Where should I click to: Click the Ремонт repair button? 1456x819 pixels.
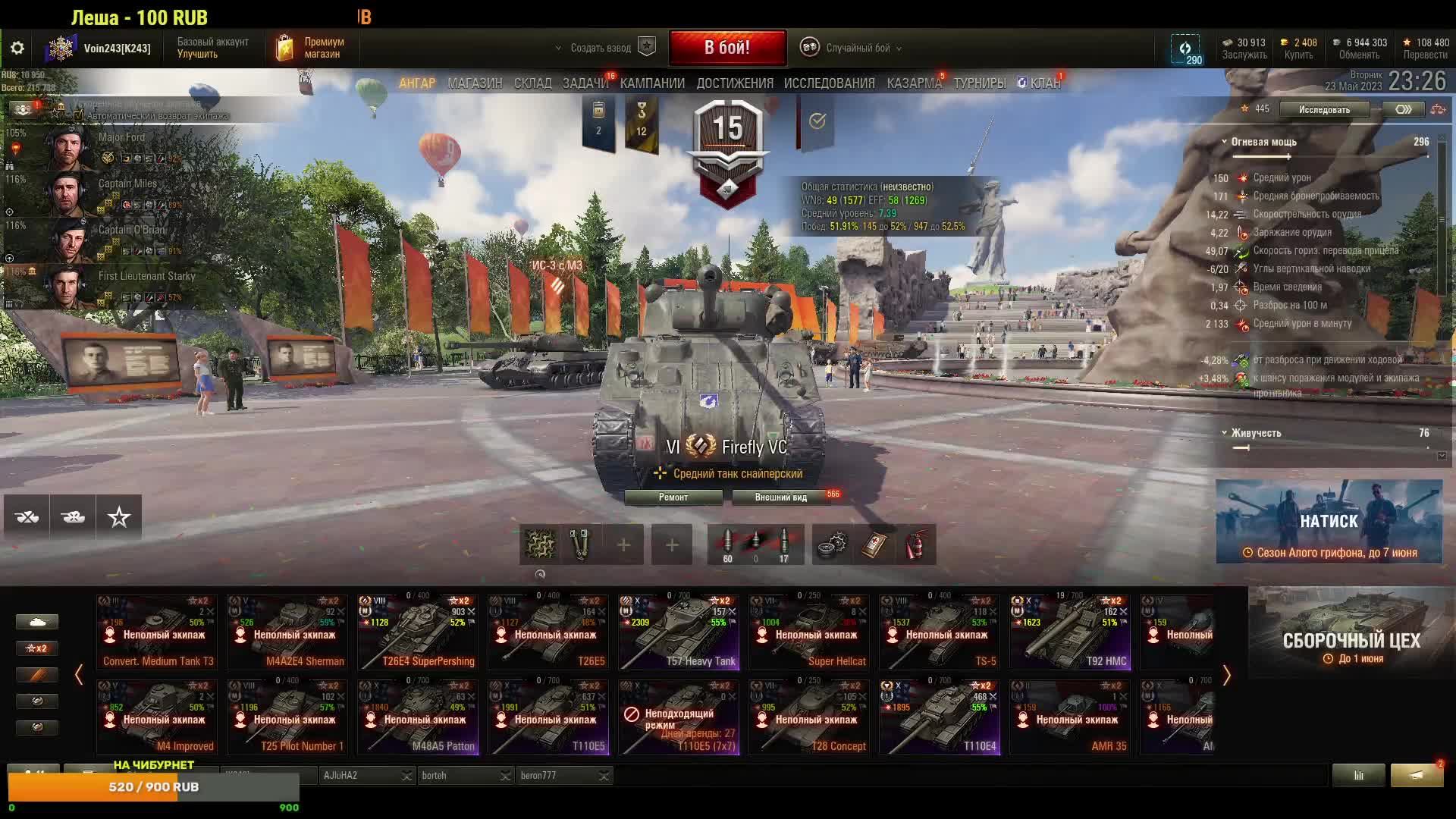click(x=673, y=497)
